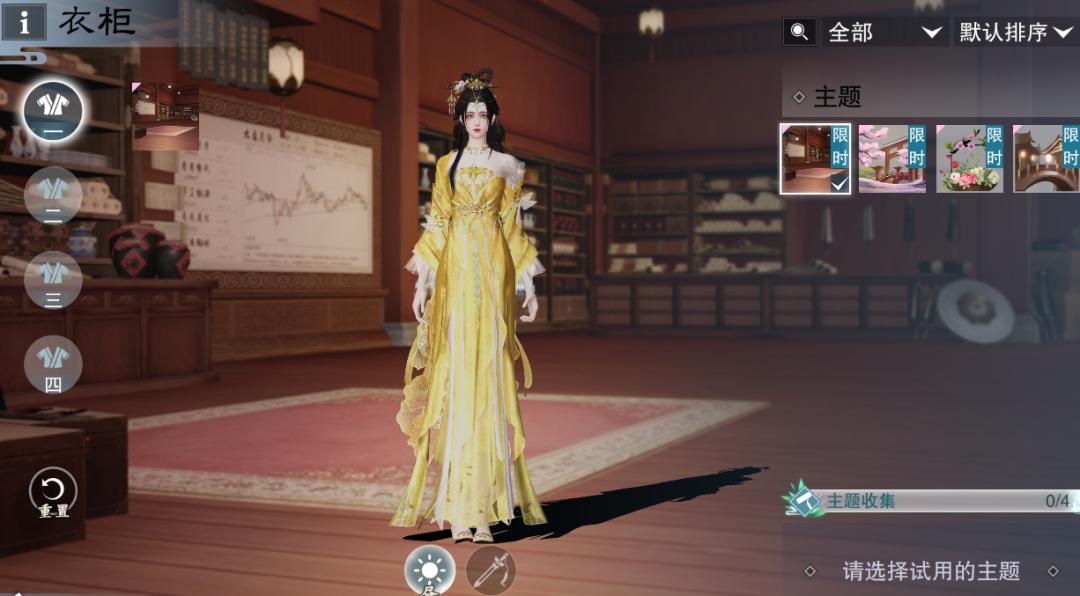
Task: Toggle the sun daylight button
Action: (x=430, y=571)
